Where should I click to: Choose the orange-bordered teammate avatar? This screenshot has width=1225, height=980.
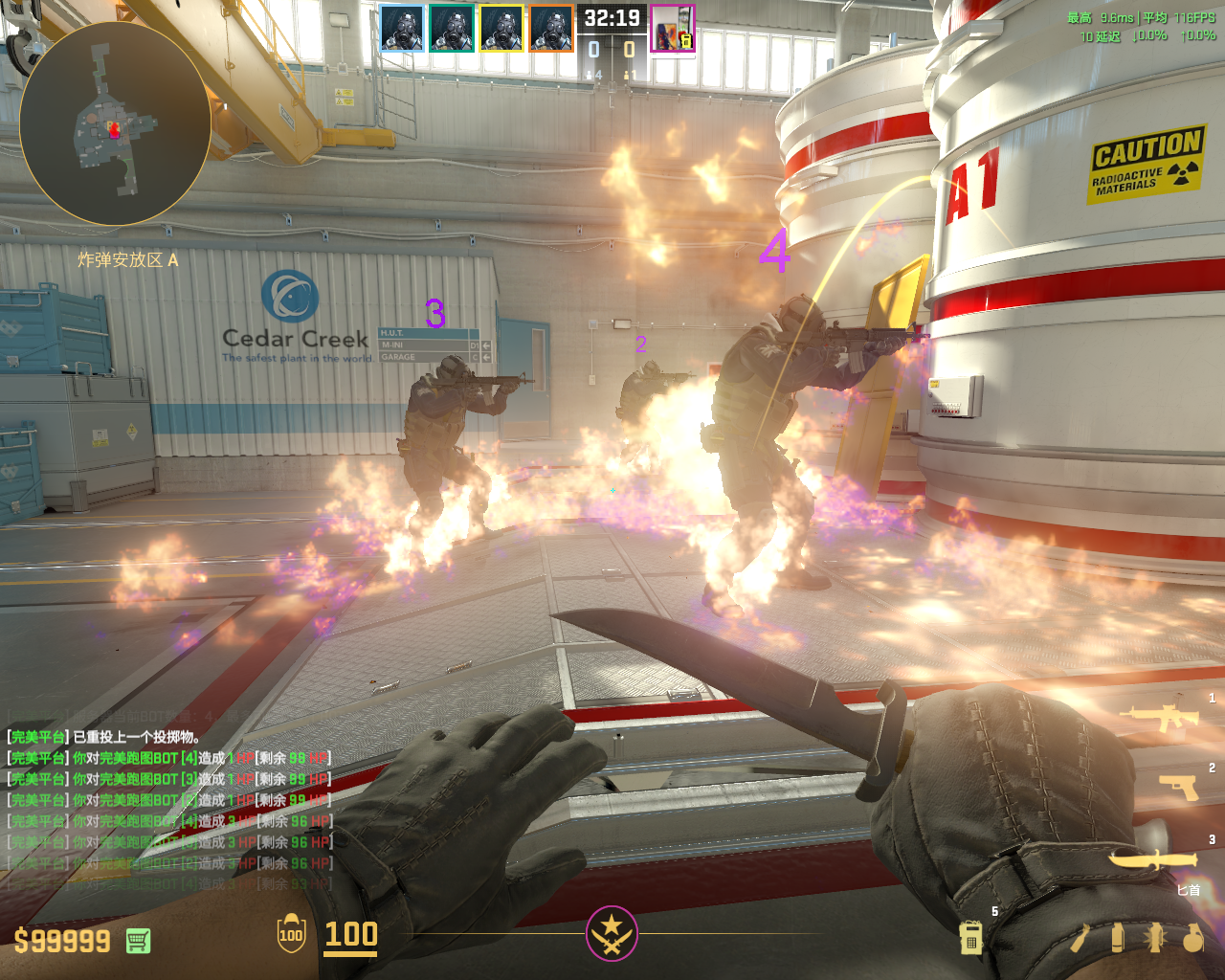pyautogui.click(x=551, y=28)
